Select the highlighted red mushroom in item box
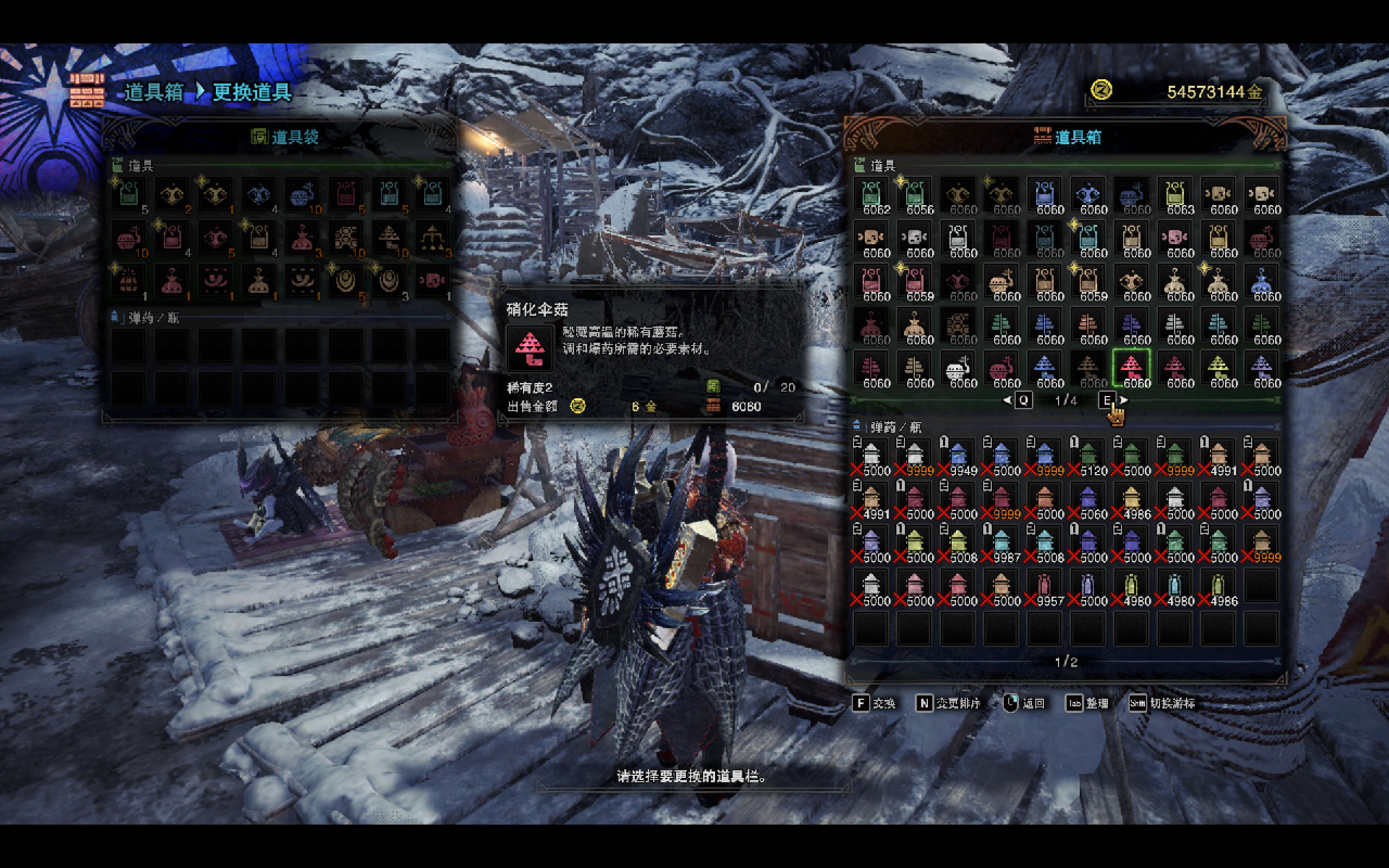 click(x=1131, y=368)
